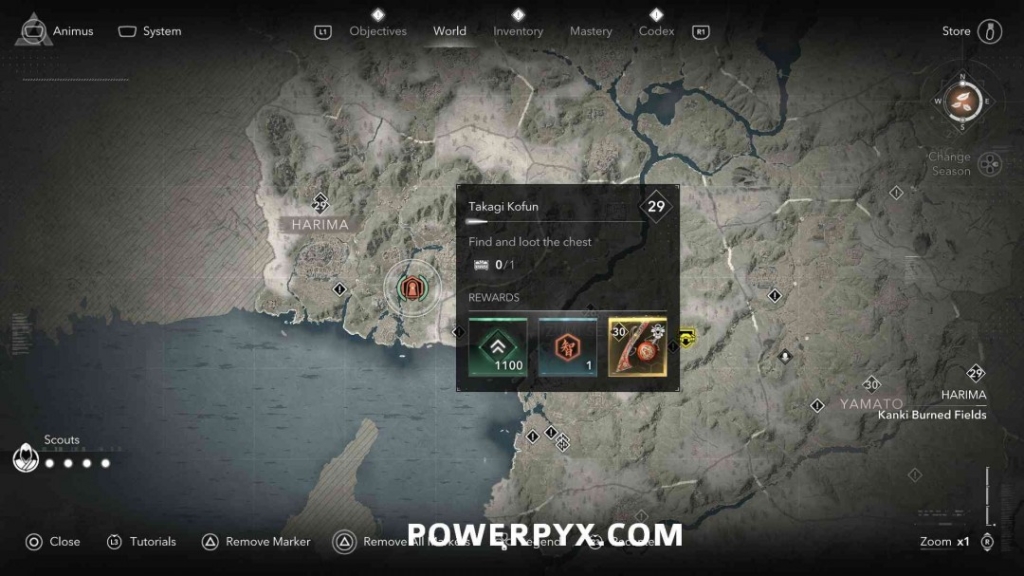Select the World tab
This screenshot has height=576, width=1024.
click(x=449, y=31)
